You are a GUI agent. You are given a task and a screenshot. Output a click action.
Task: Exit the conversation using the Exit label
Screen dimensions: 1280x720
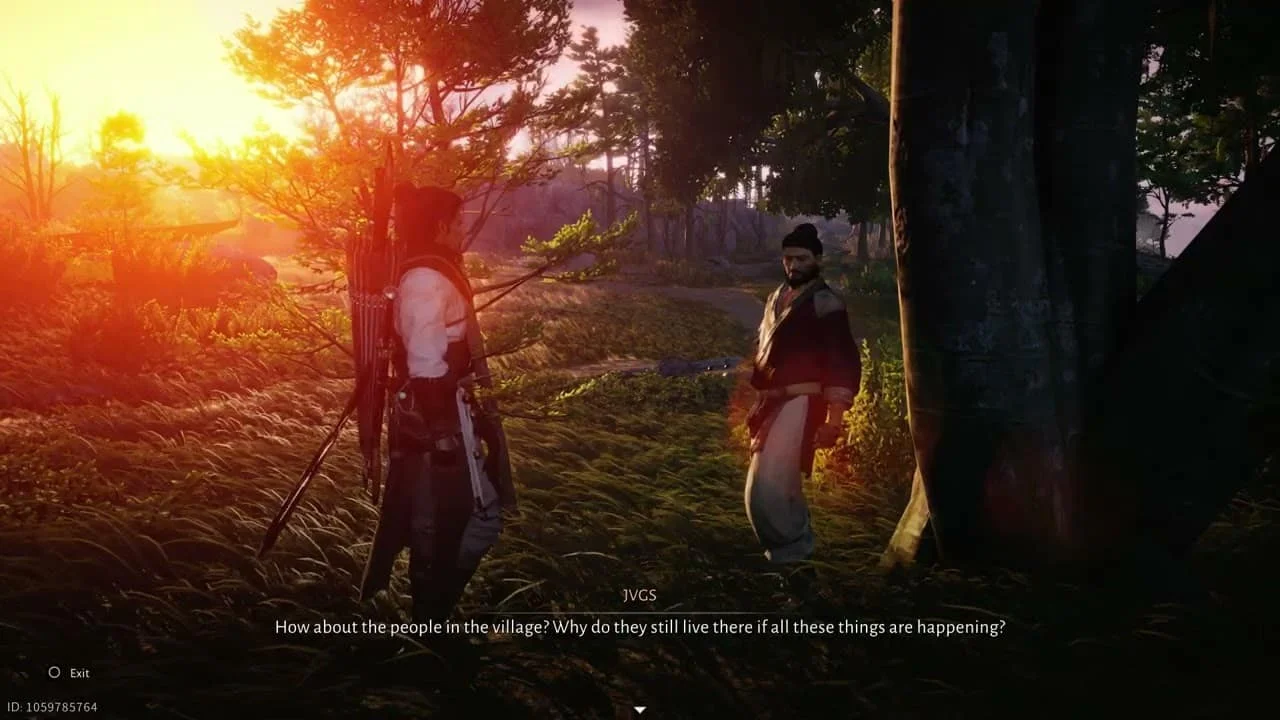[79, 673]
